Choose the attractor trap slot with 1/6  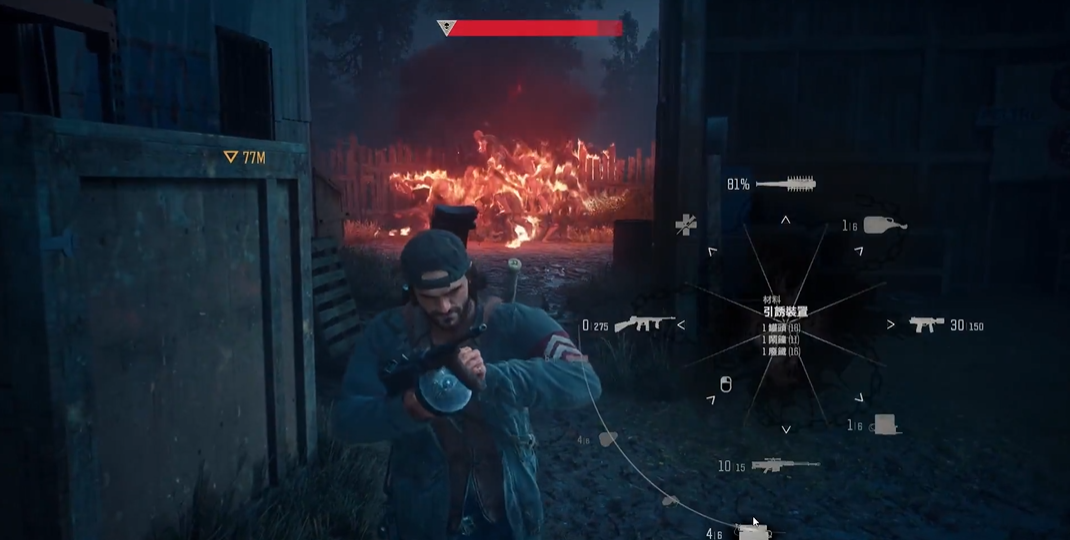click(x=884, y=425)
